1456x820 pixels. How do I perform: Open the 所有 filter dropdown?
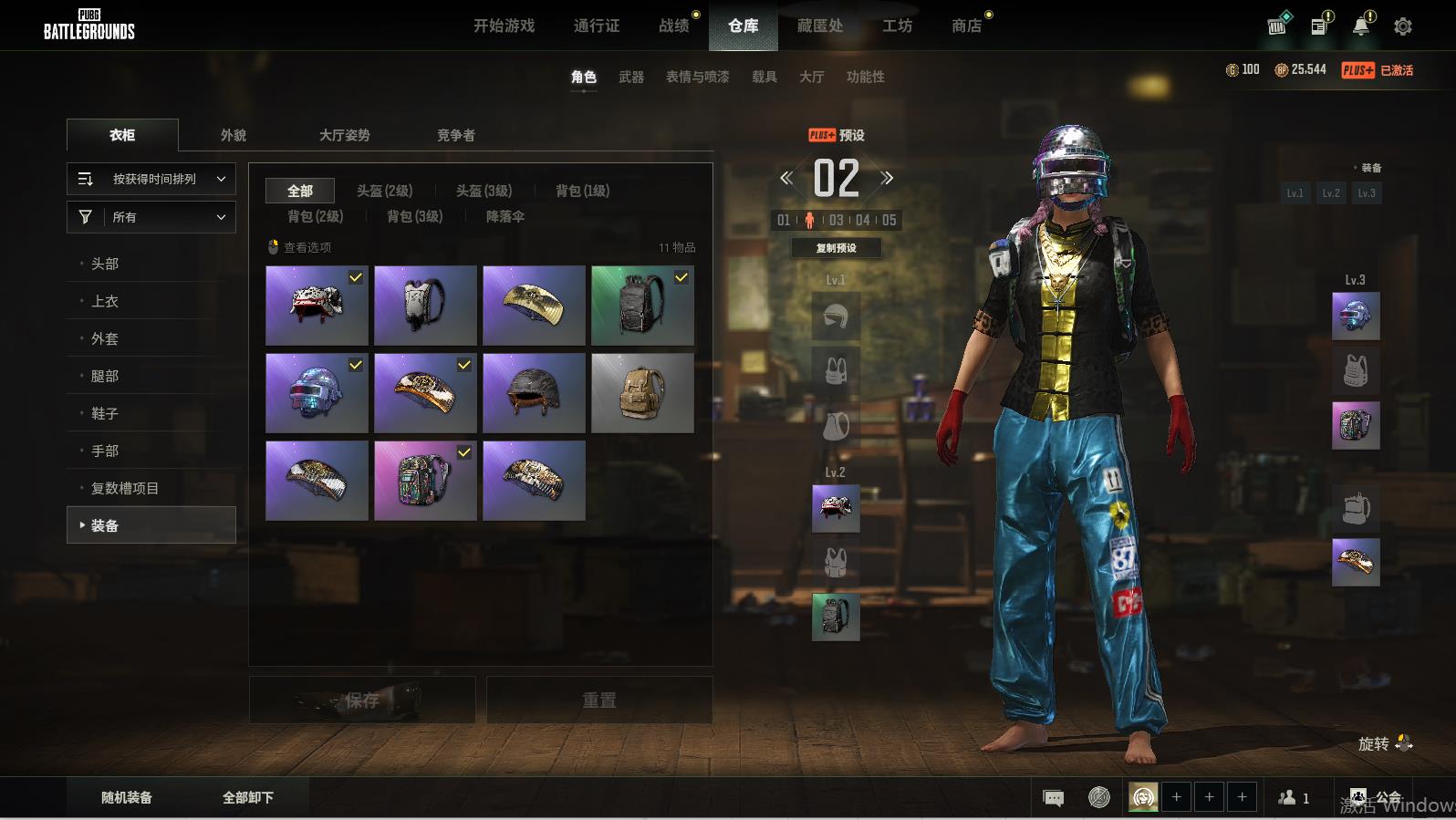151,217
